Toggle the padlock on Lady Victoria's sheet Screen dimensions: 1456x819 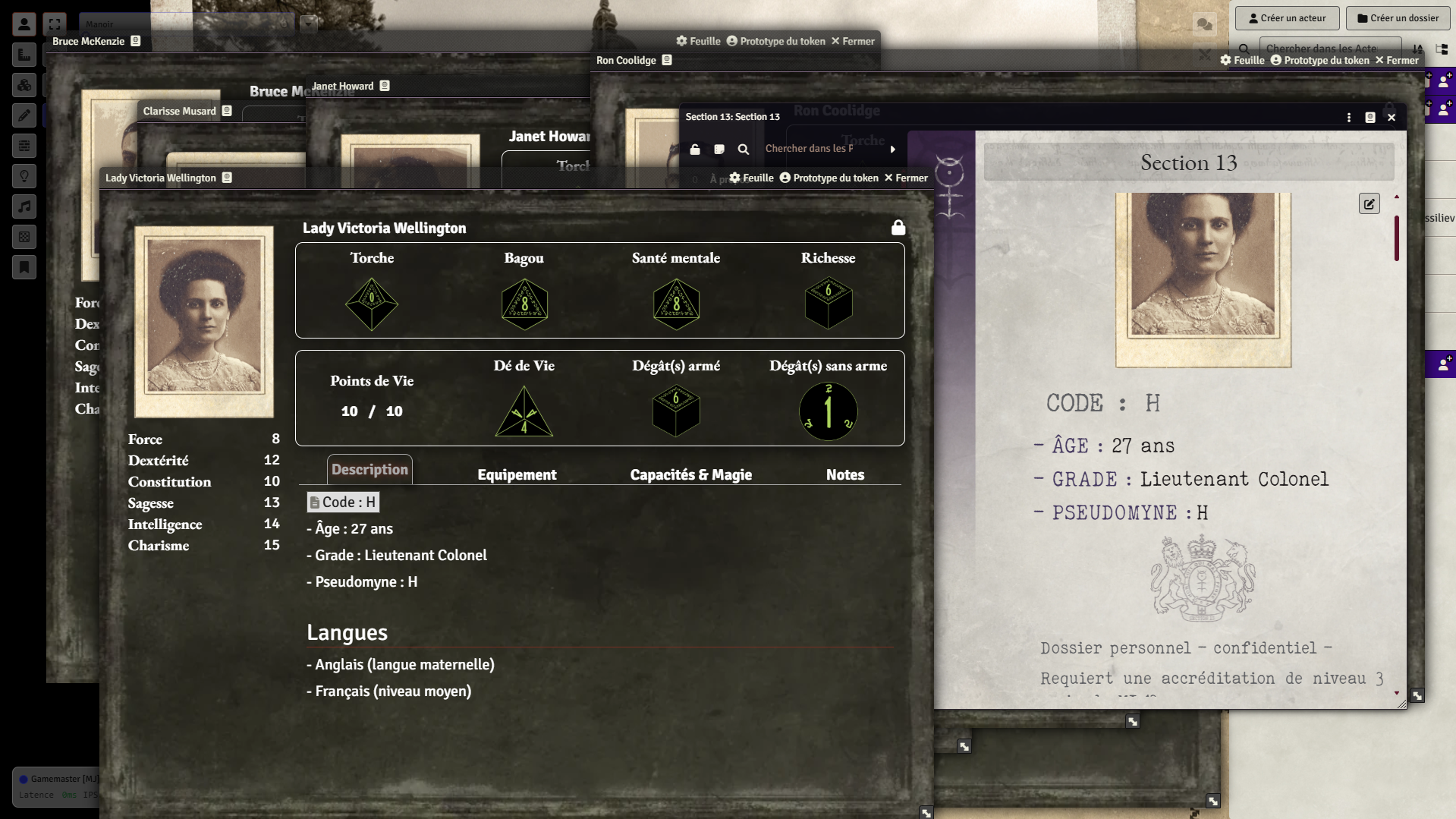point(898,228)
